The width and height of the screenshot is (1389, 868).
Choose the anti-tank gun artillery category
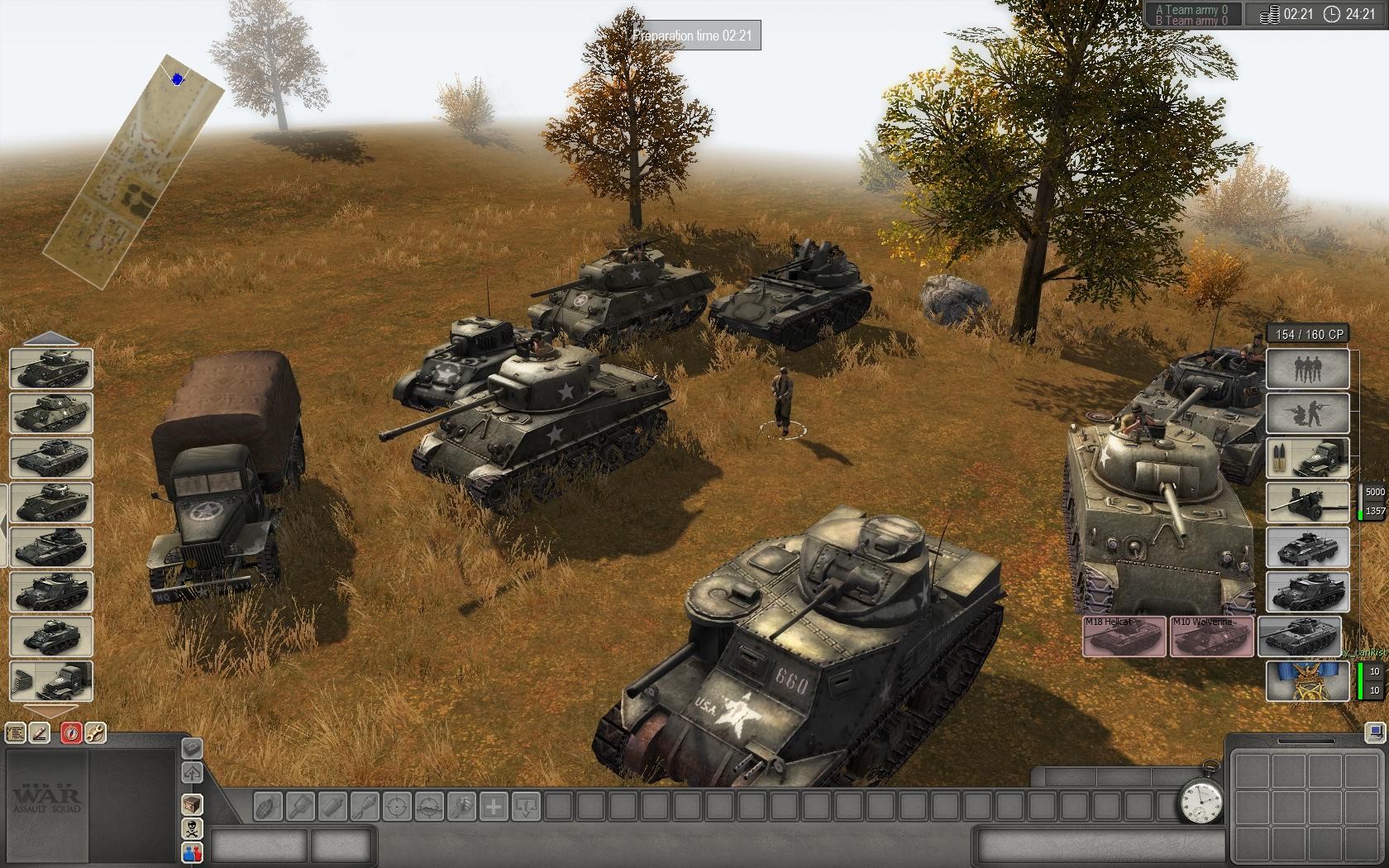click(x=1307, y=503)
